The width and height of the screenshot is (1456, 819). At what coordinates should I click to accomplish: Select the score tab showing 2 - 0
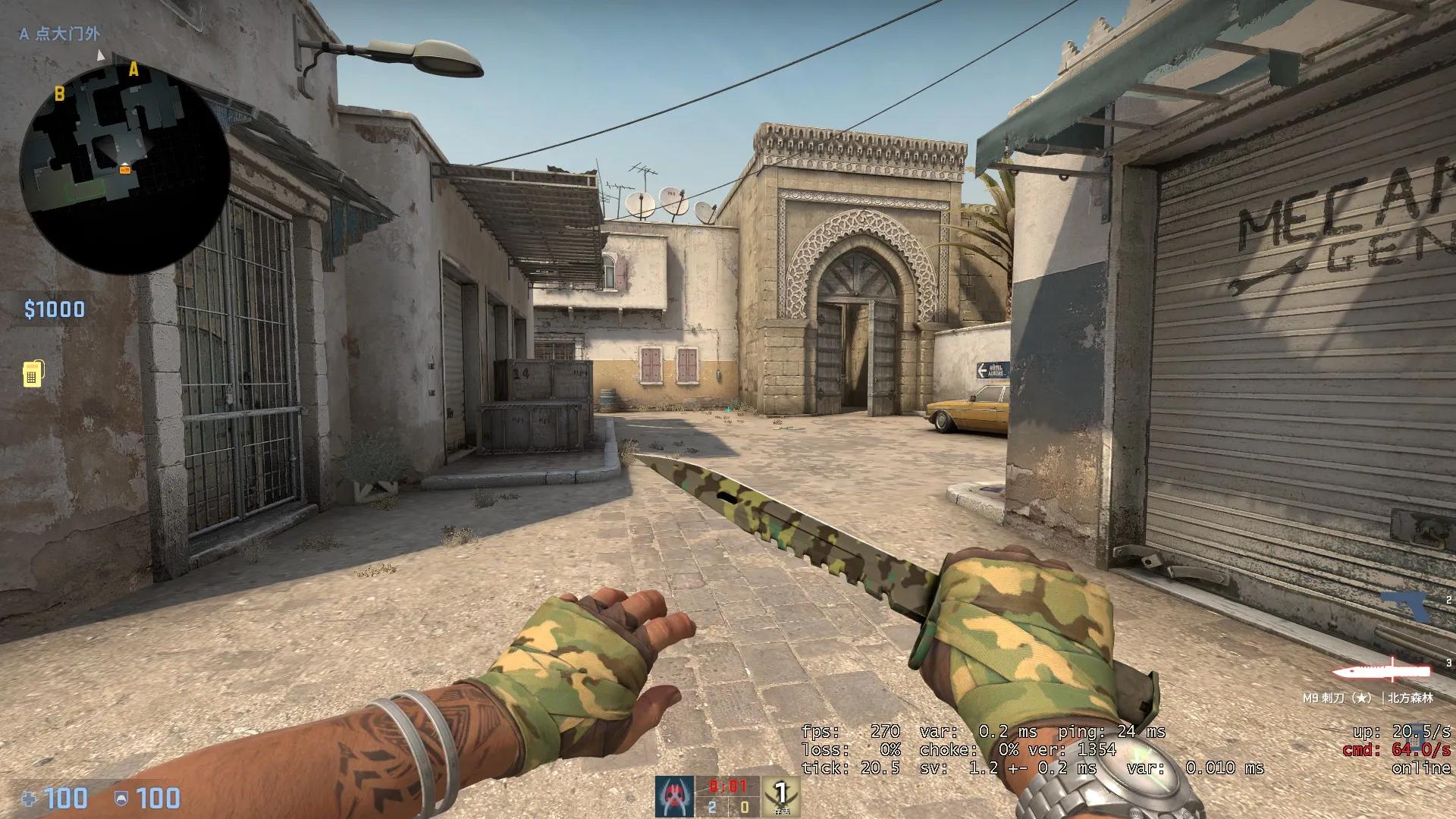pyautogui.click(x=728, y=808)
